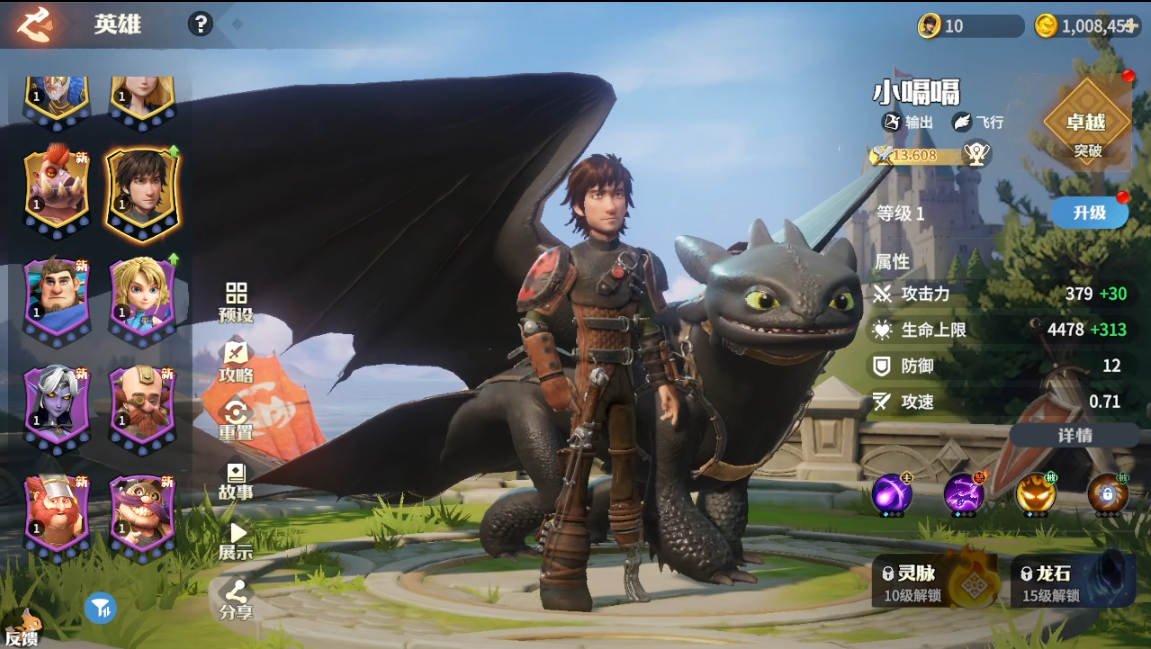Viewport: 1151px width, 649px height.
Task: Share the hero via 分享
Action: [237, 599]
